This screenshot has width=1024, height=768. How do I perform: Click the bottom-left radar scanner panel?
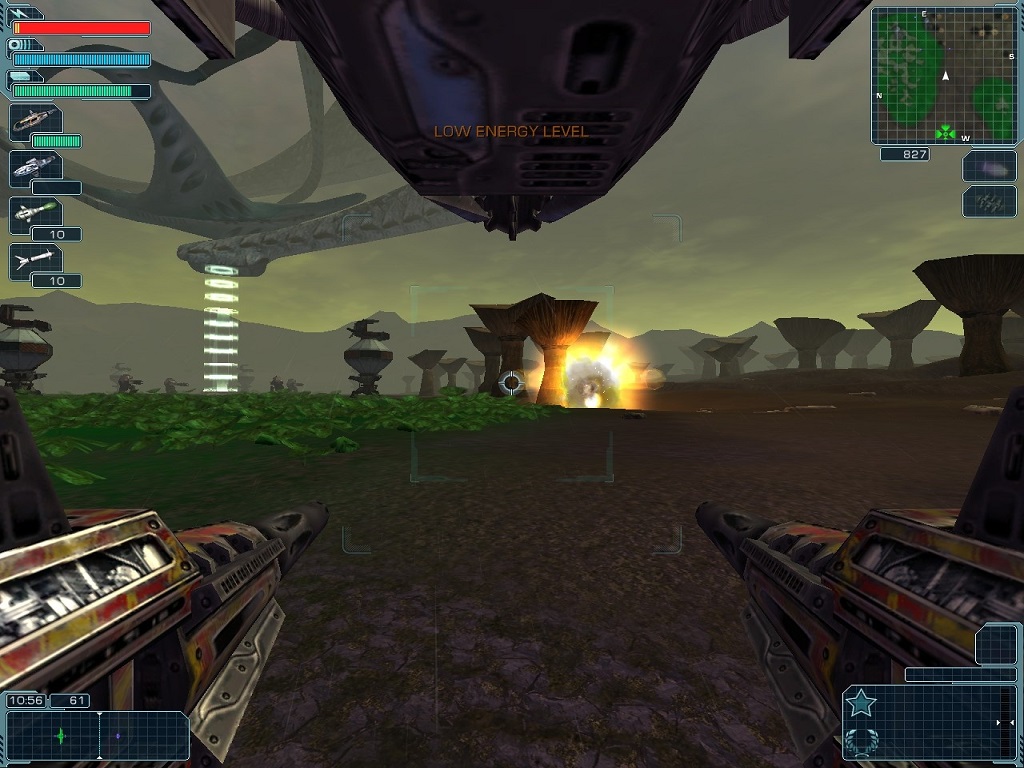point(97,736)
